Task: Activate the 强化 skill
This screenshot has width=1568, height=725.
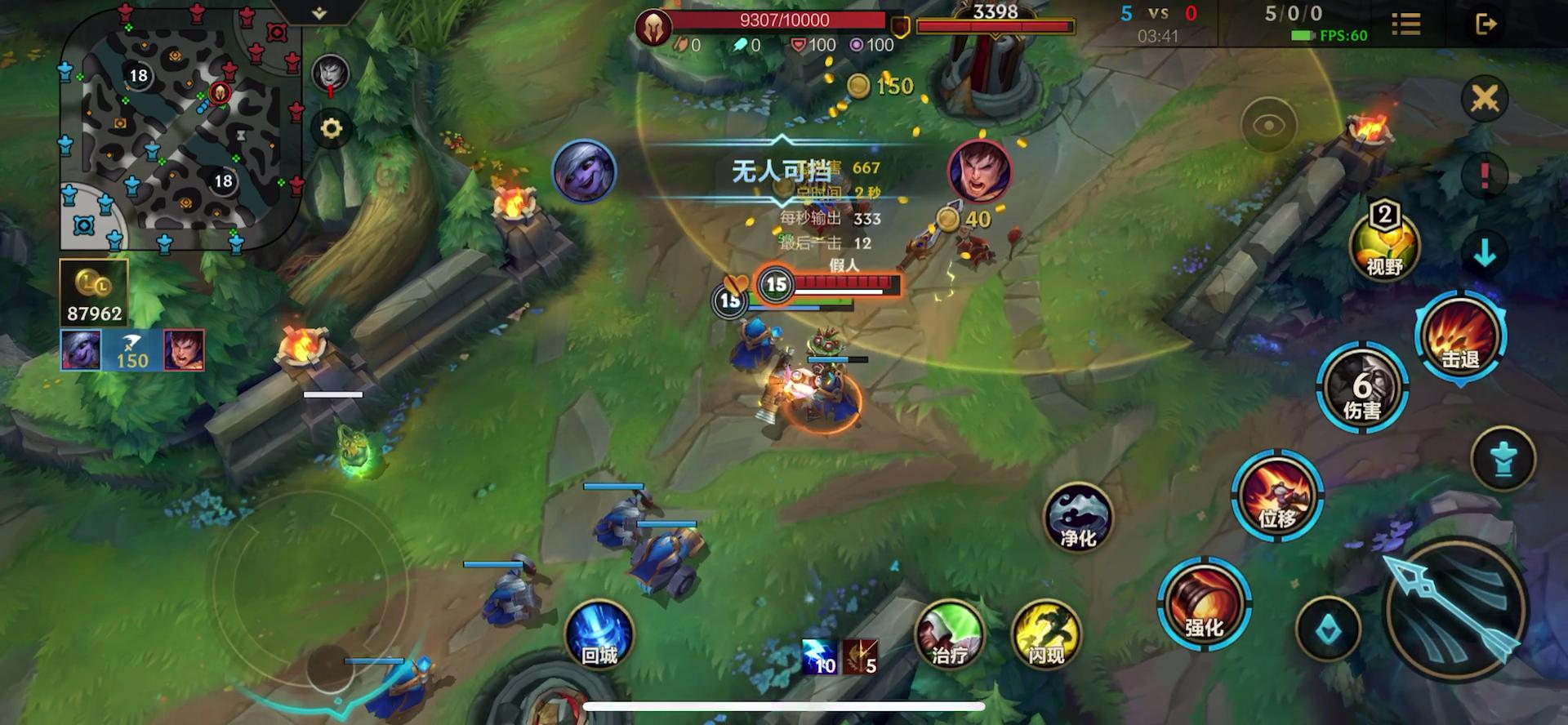Action: tap(1204, 606)
